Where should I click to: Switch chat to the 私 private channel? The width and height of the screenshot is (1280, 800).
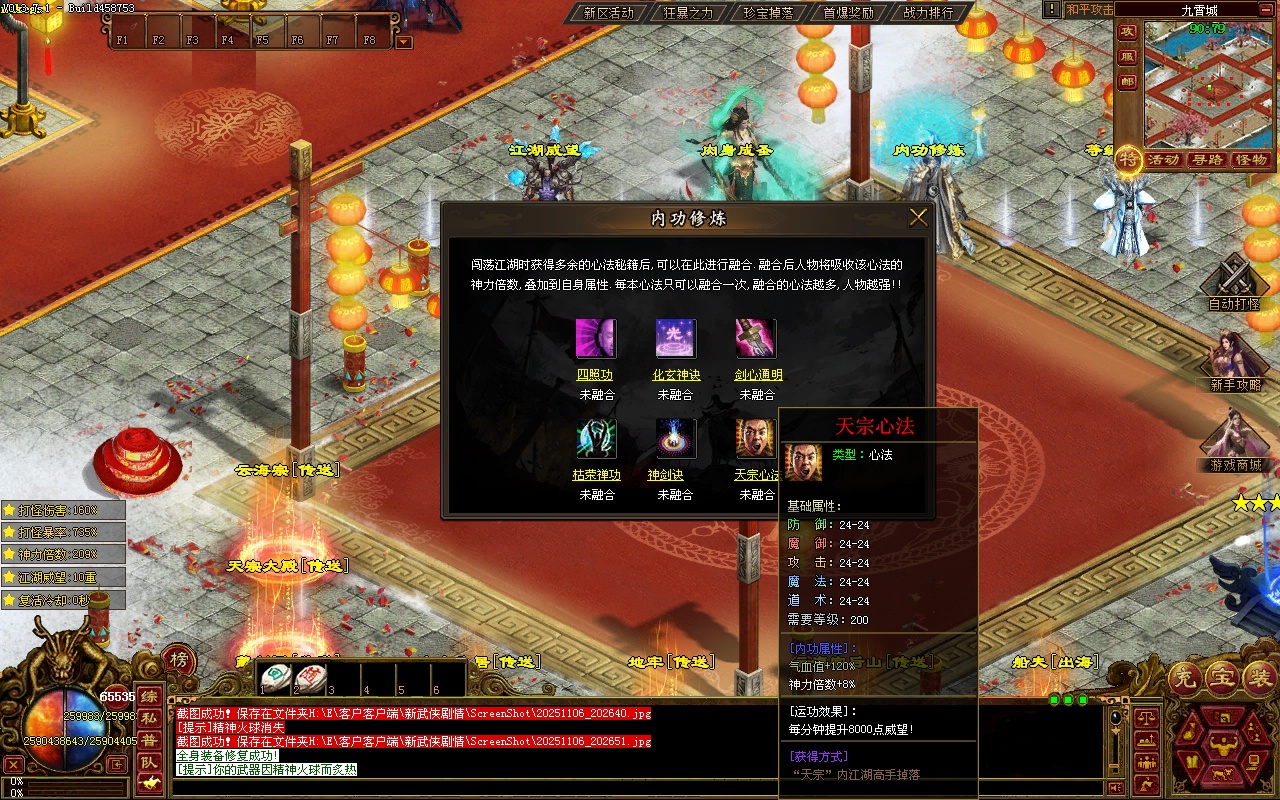pyautogui.click(x=149, y=718)
